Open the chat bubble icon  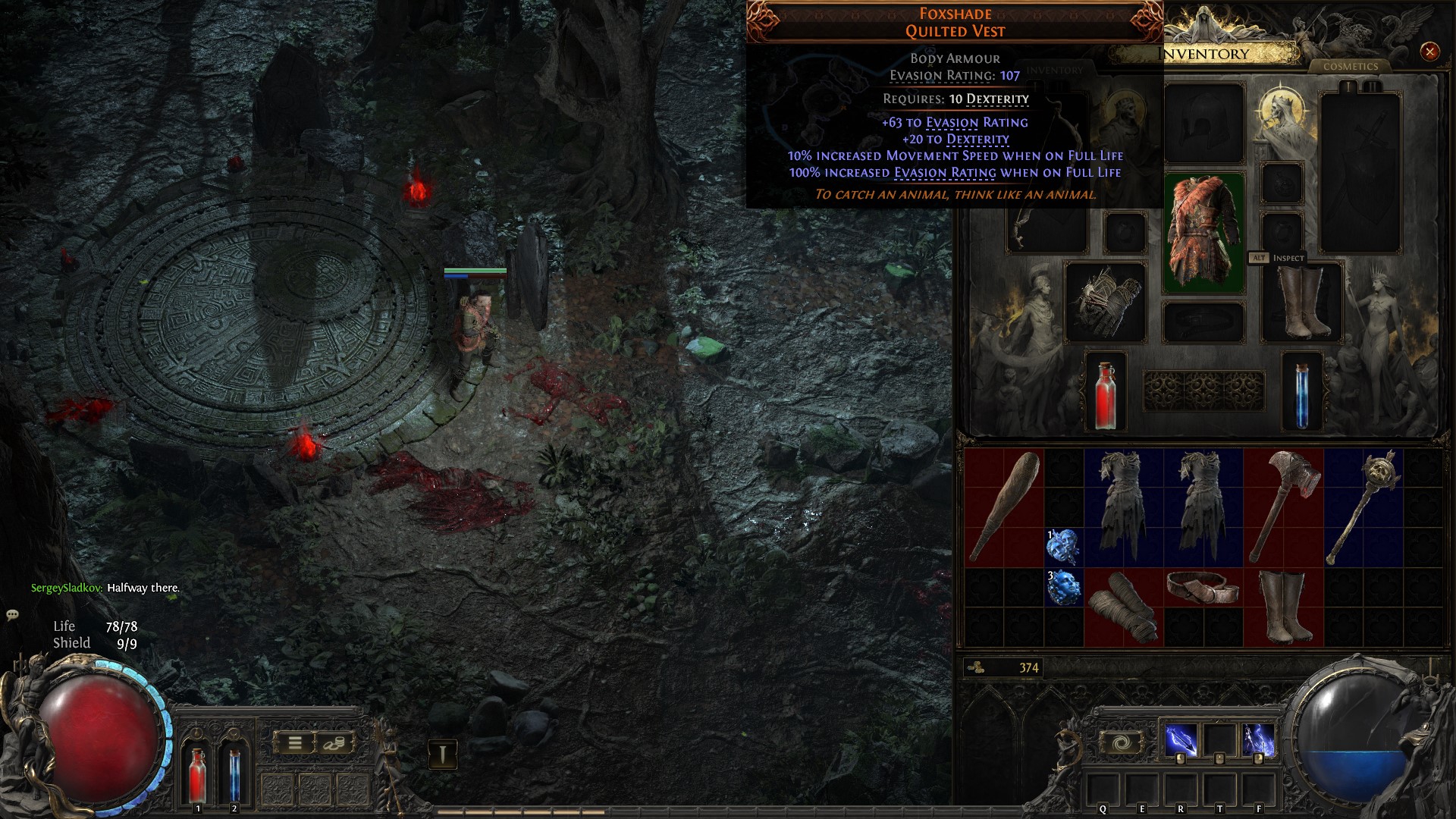click(13, 615)
